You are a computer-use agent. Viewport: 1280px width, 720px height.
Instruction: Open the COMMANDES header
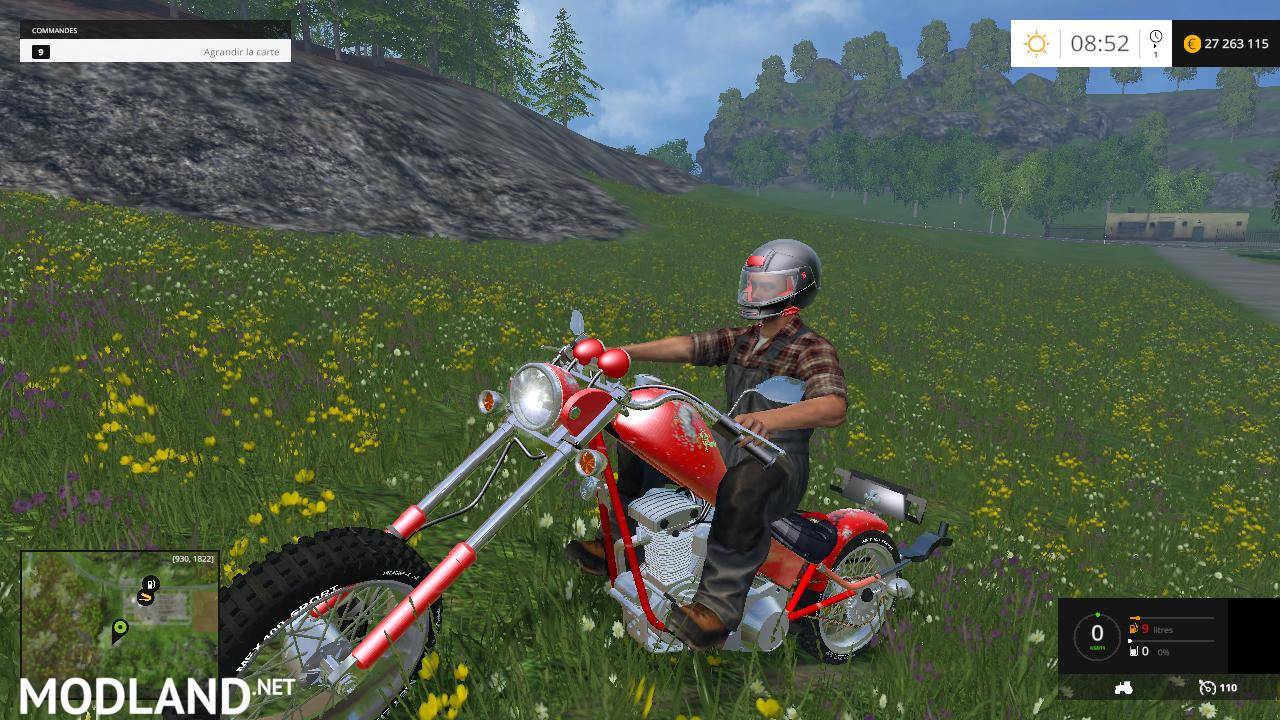coord(52,30)
